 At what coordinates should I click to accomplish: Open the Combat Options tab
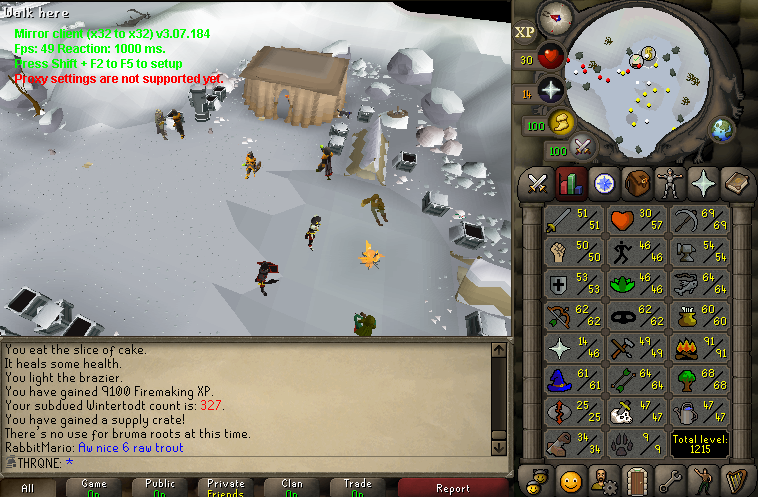pos(538,183)
